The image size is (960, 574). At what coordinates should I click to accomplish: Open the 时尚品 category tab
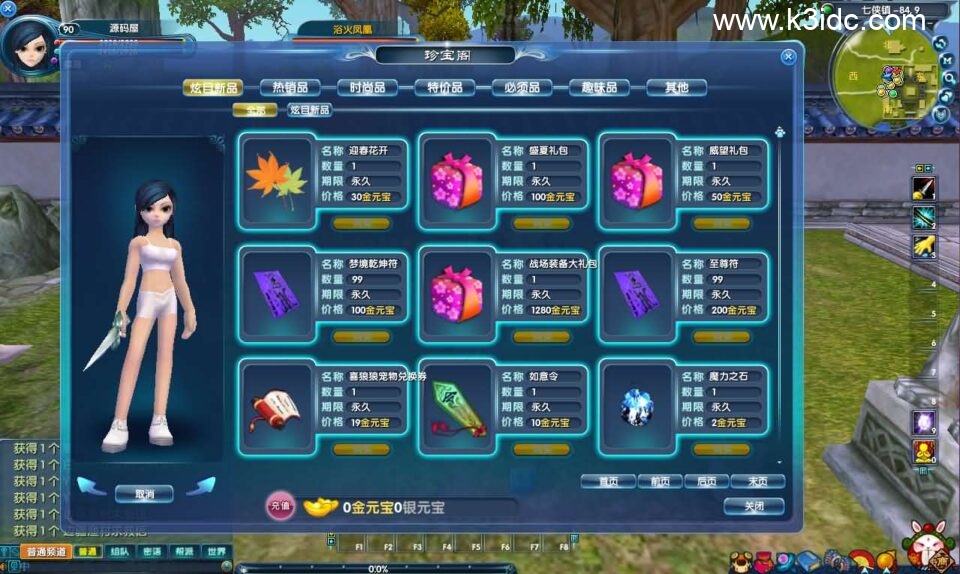[x=367, y=88]
